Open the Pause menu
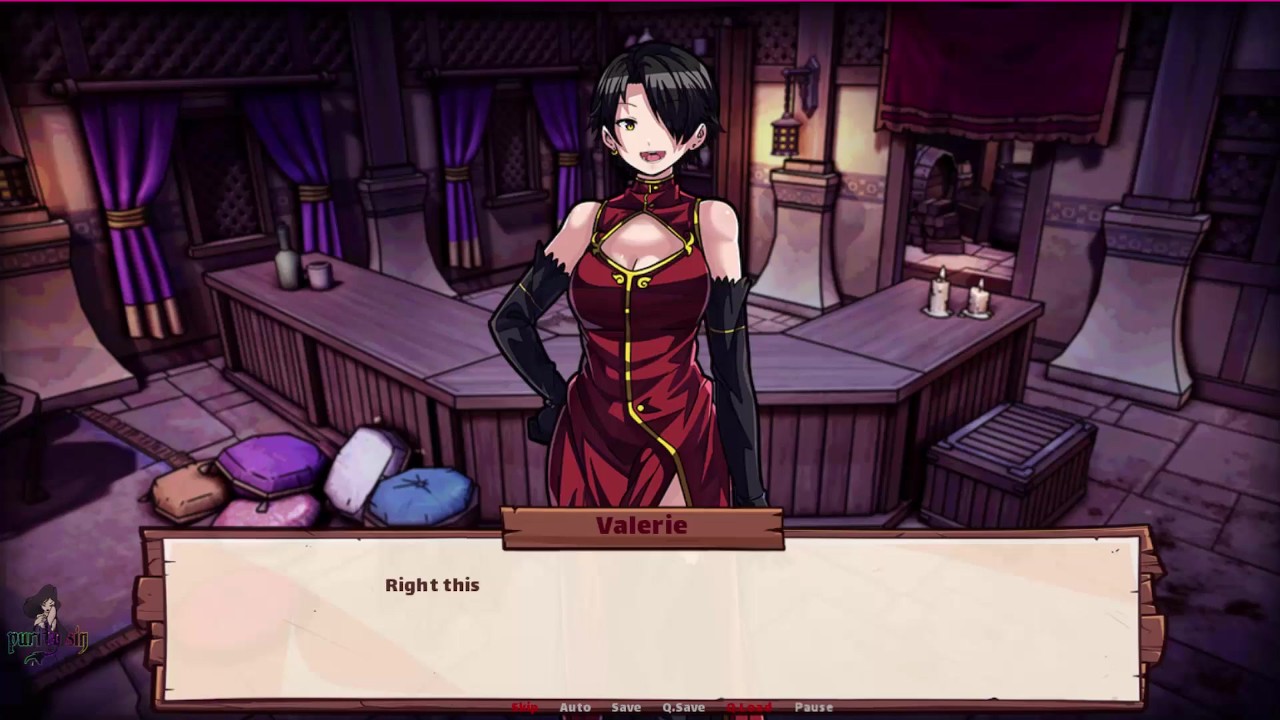This screenshot has height=720, width=1280. [814, 708]
